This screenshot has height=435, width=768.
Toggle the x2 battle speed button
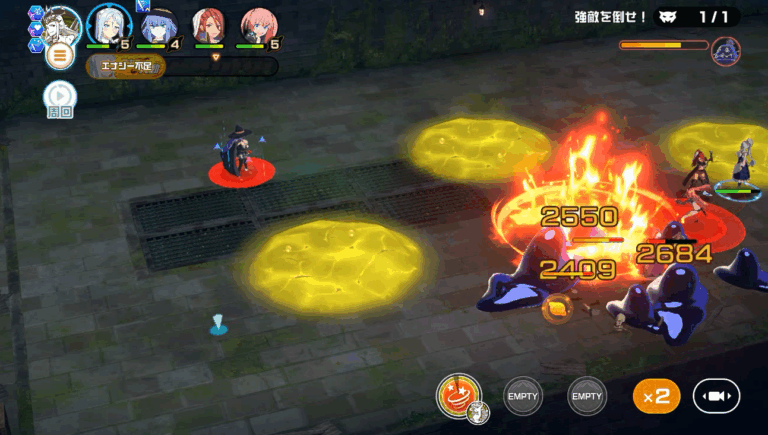pos(656,396)
